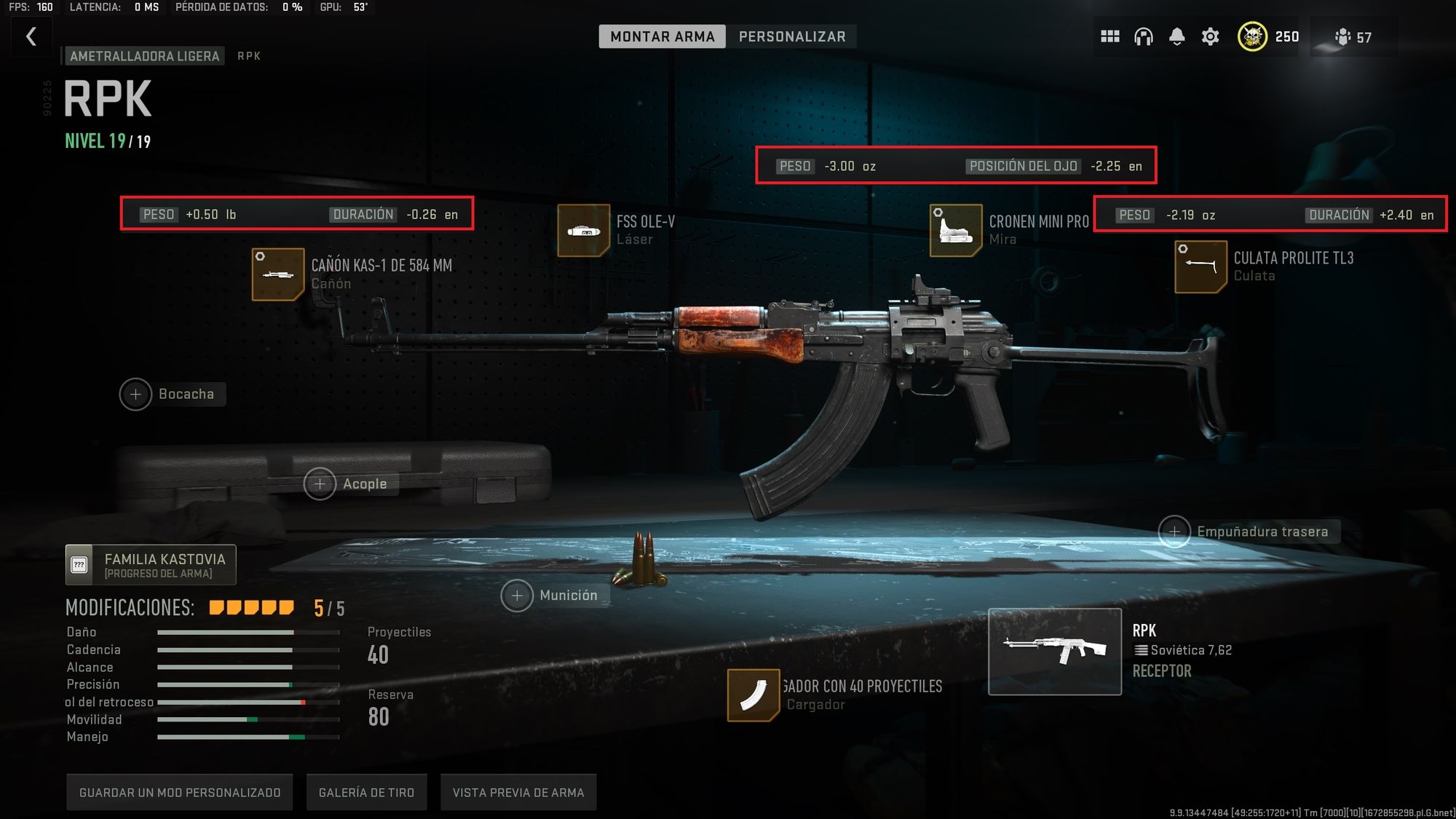The width and height of the screenshot is (1456, 819).
Task: Open settings with the gear icon
Action: coord(1210,36)
